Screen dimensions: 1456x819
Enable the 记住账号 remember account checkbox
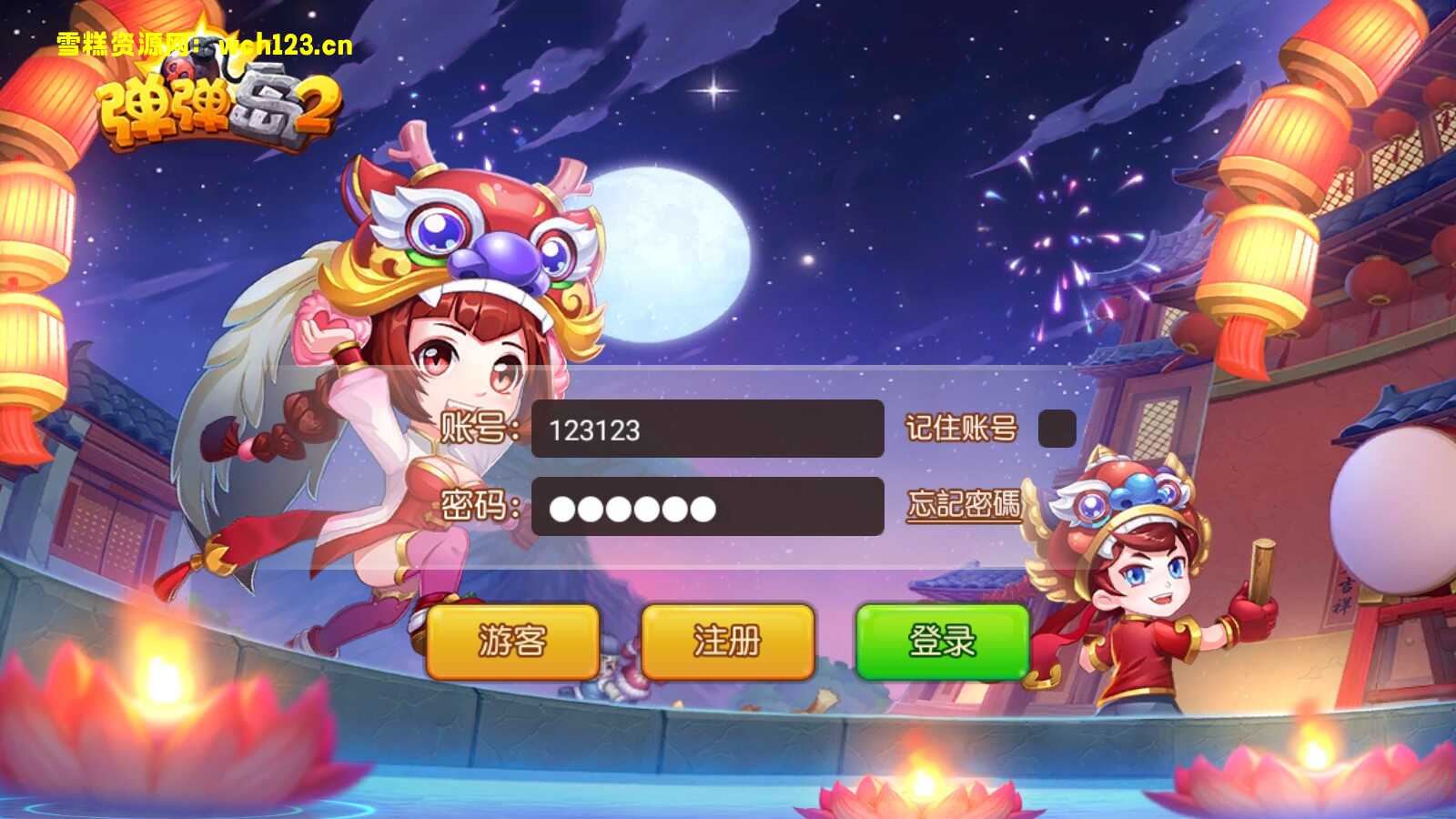(1057, 426)
